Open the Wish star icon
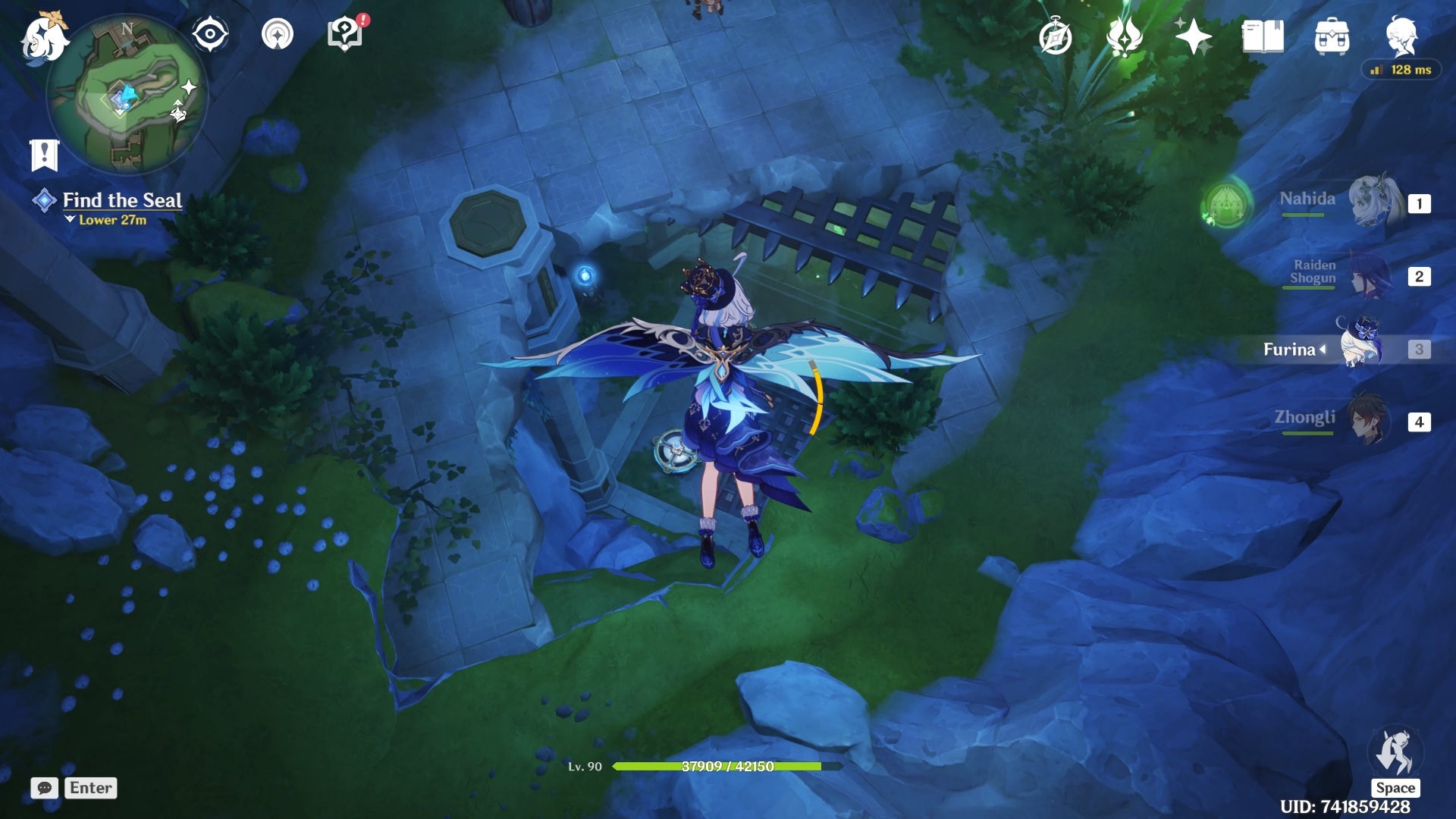The image size is (1456, 819). point(1193,37)
